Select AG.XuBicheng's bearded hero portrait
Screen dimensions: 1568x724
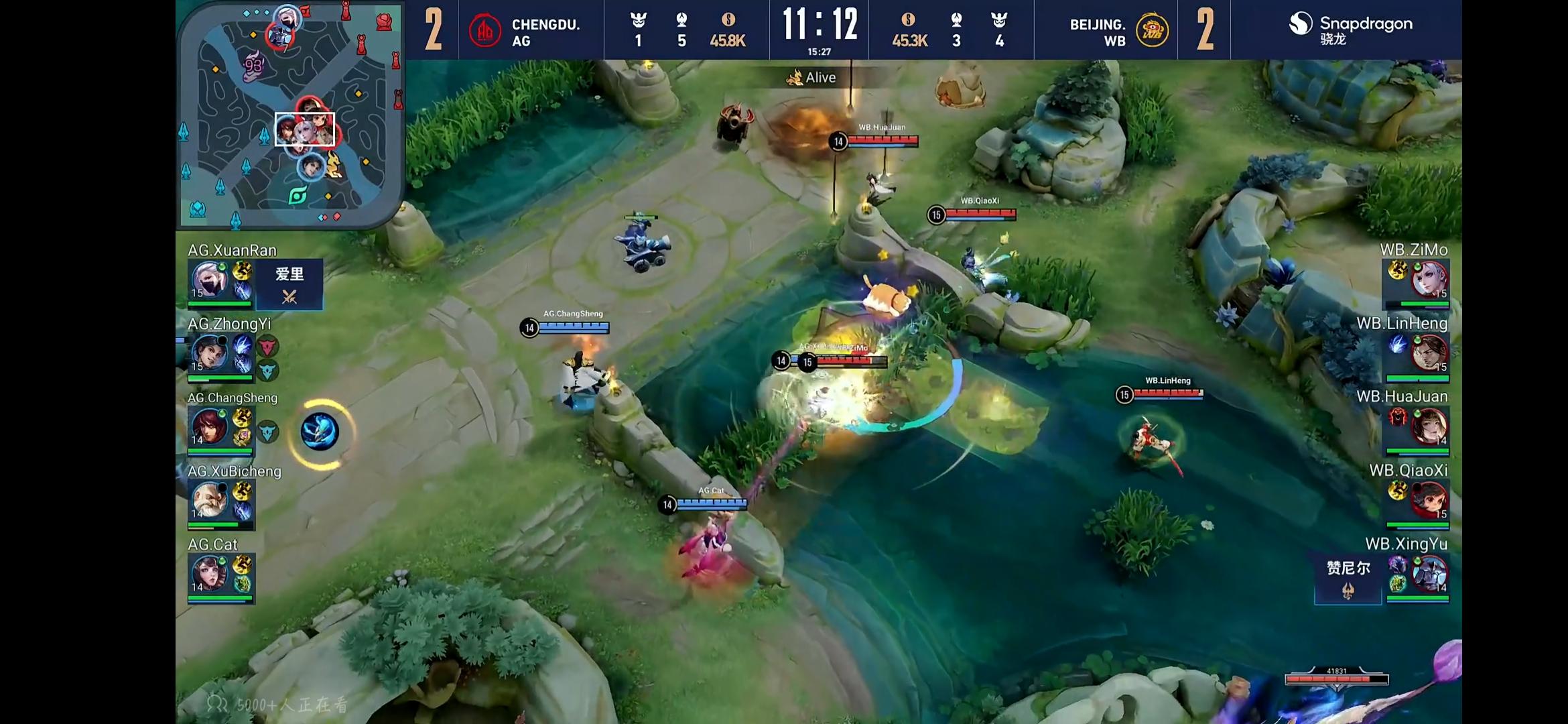tap(210, 500)
